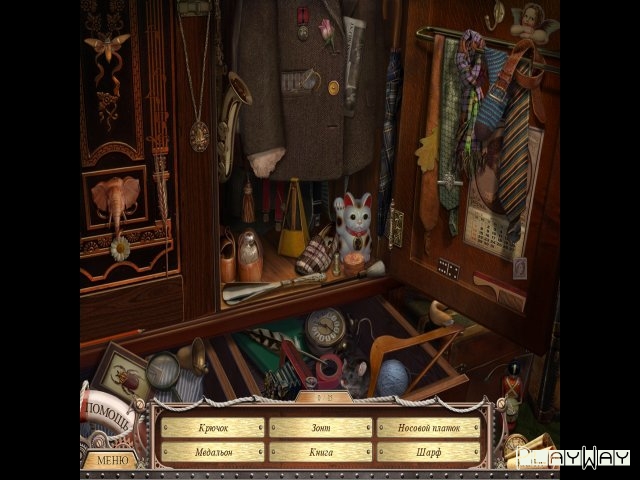Pick the Книга entry in the item list
Viewport: 640px width, 480px height.
[320, 452]
